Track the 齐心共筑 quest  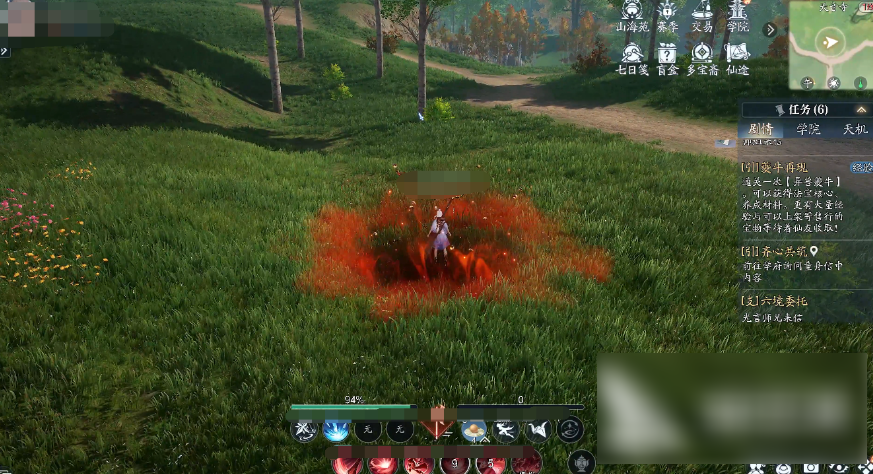(815, 252)
